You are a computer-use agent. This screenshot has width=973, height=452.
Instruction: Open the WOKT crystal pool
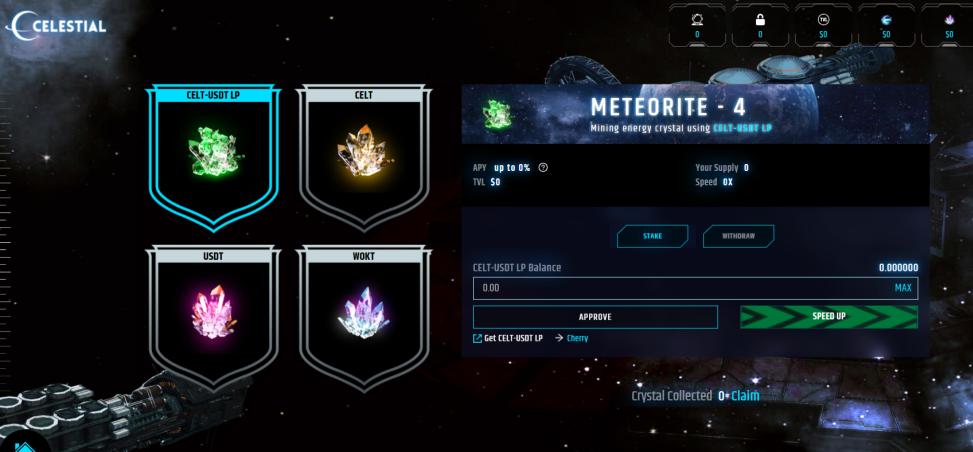[x=364, y=314]
